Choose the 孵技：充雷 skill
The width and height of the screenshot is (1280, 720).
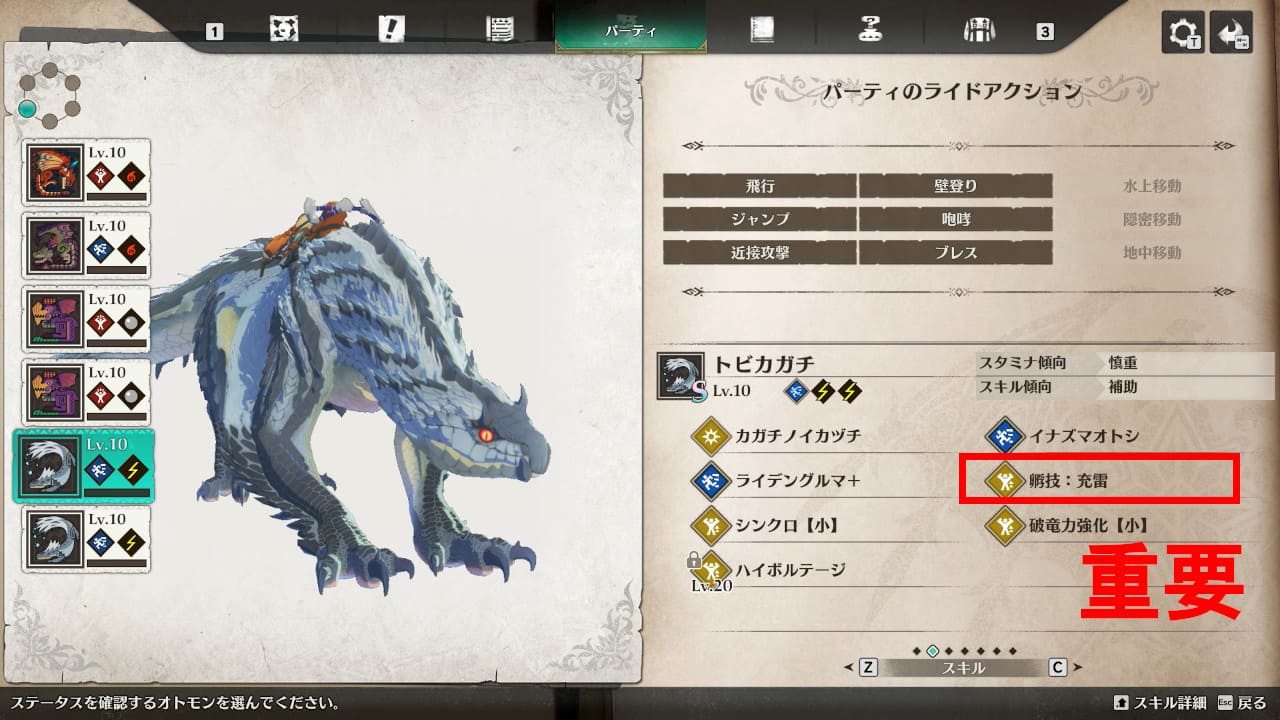pos(1068,481)
